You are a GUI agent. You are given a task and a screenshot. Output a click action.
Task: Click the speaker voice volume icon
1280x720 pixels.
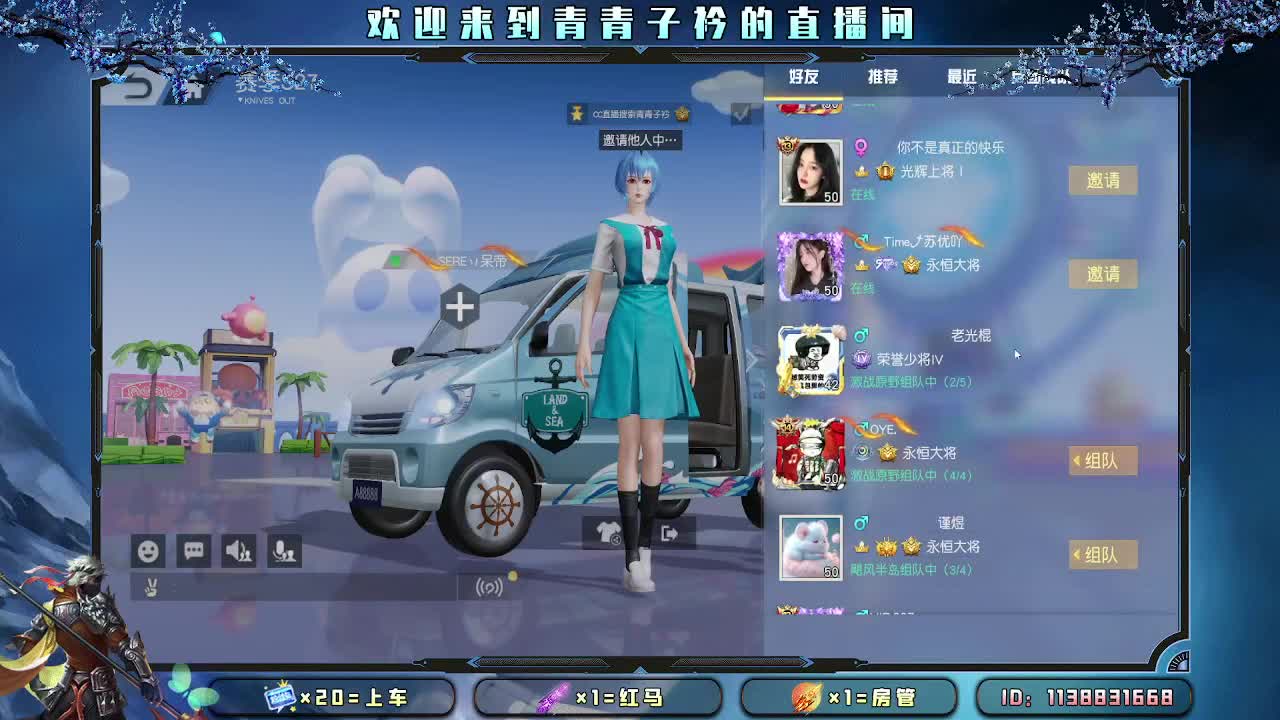tap(238, 551)
